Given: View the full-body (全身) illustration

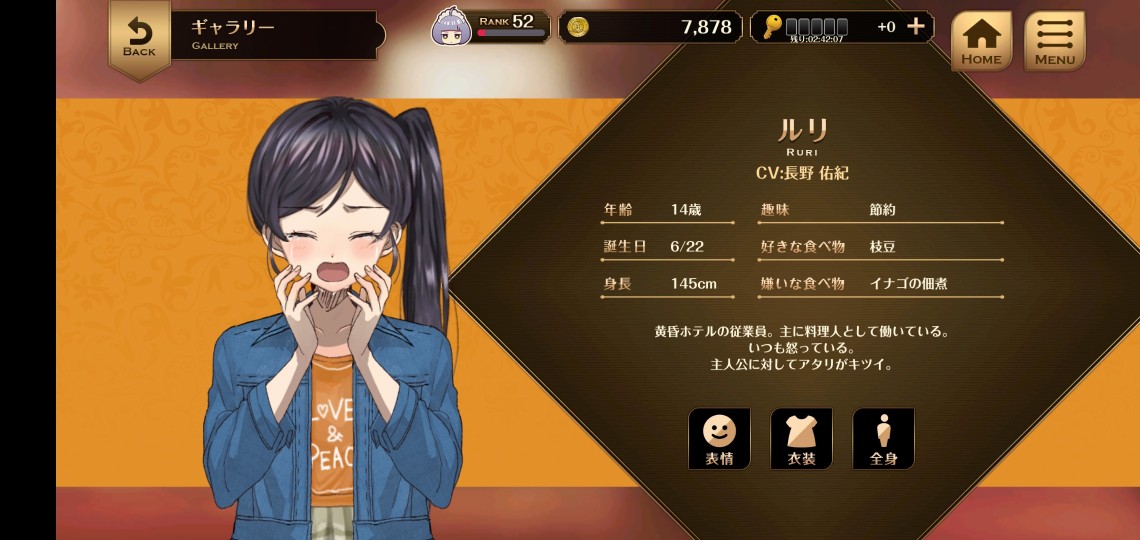Looking at the screenshot, I should tap(882, 438).
